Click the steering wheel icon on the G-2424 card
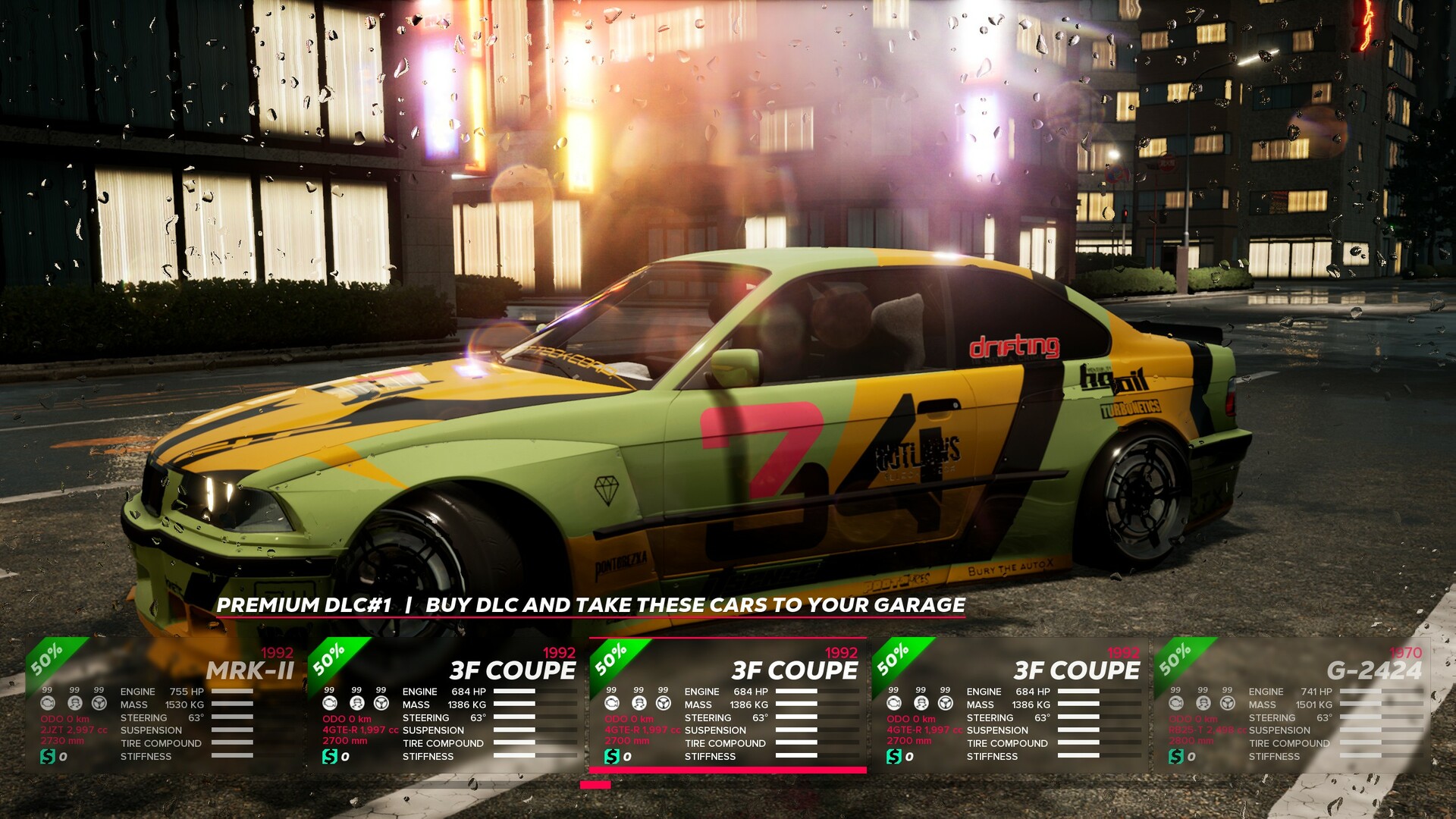 [1228, 703]
